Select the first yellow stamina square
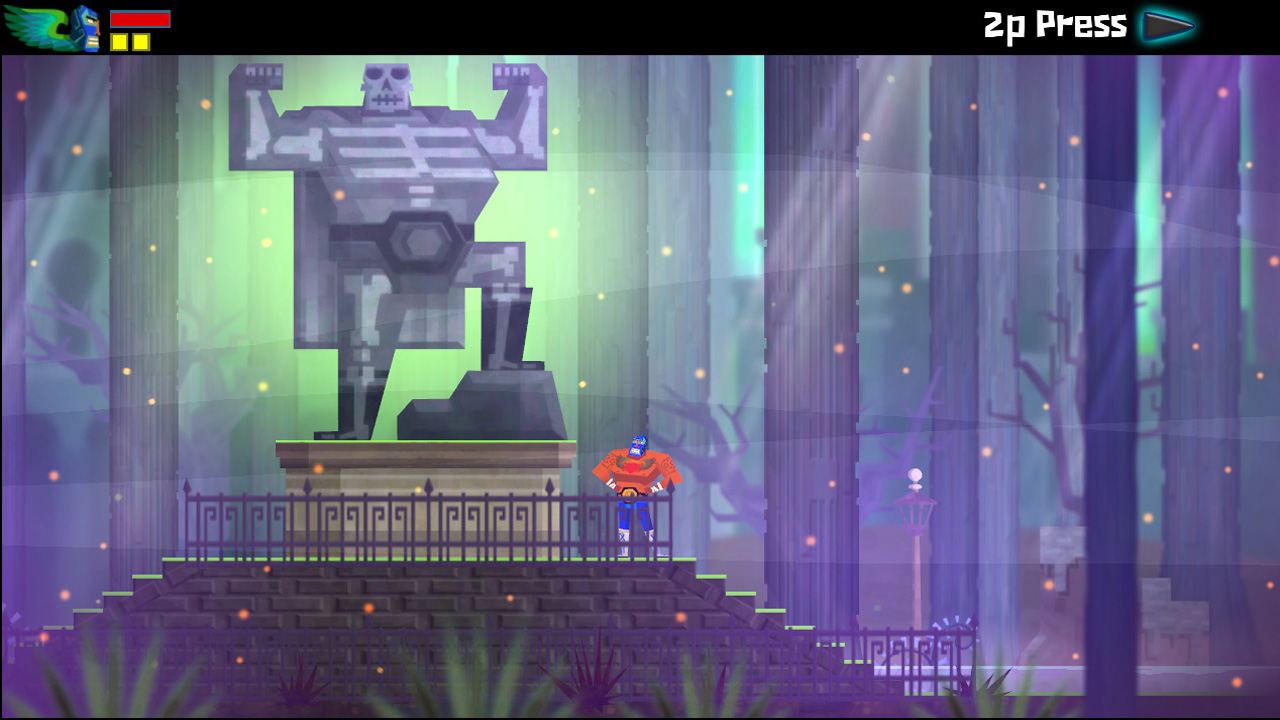 [120, 41]
